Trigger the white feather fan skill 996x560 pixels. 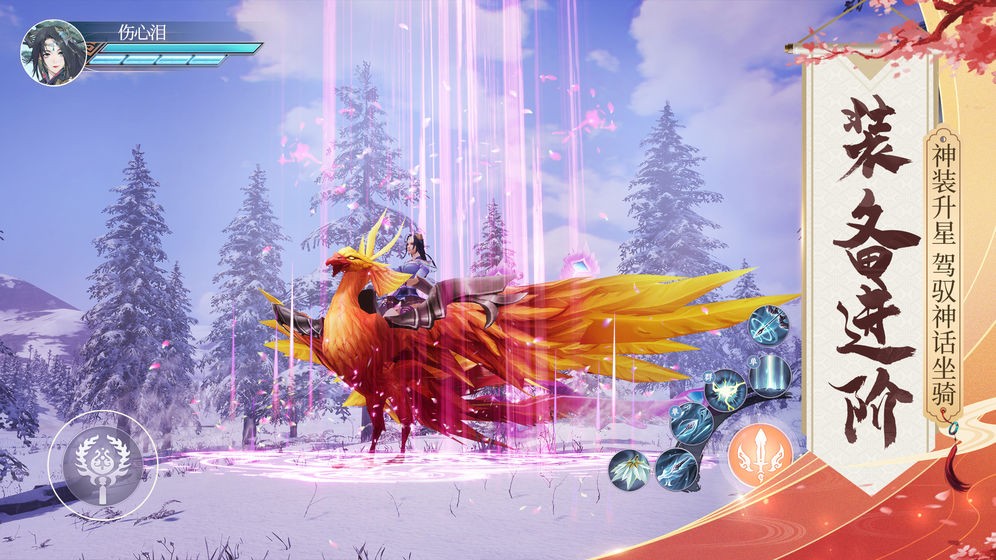[x=631, y=466]
